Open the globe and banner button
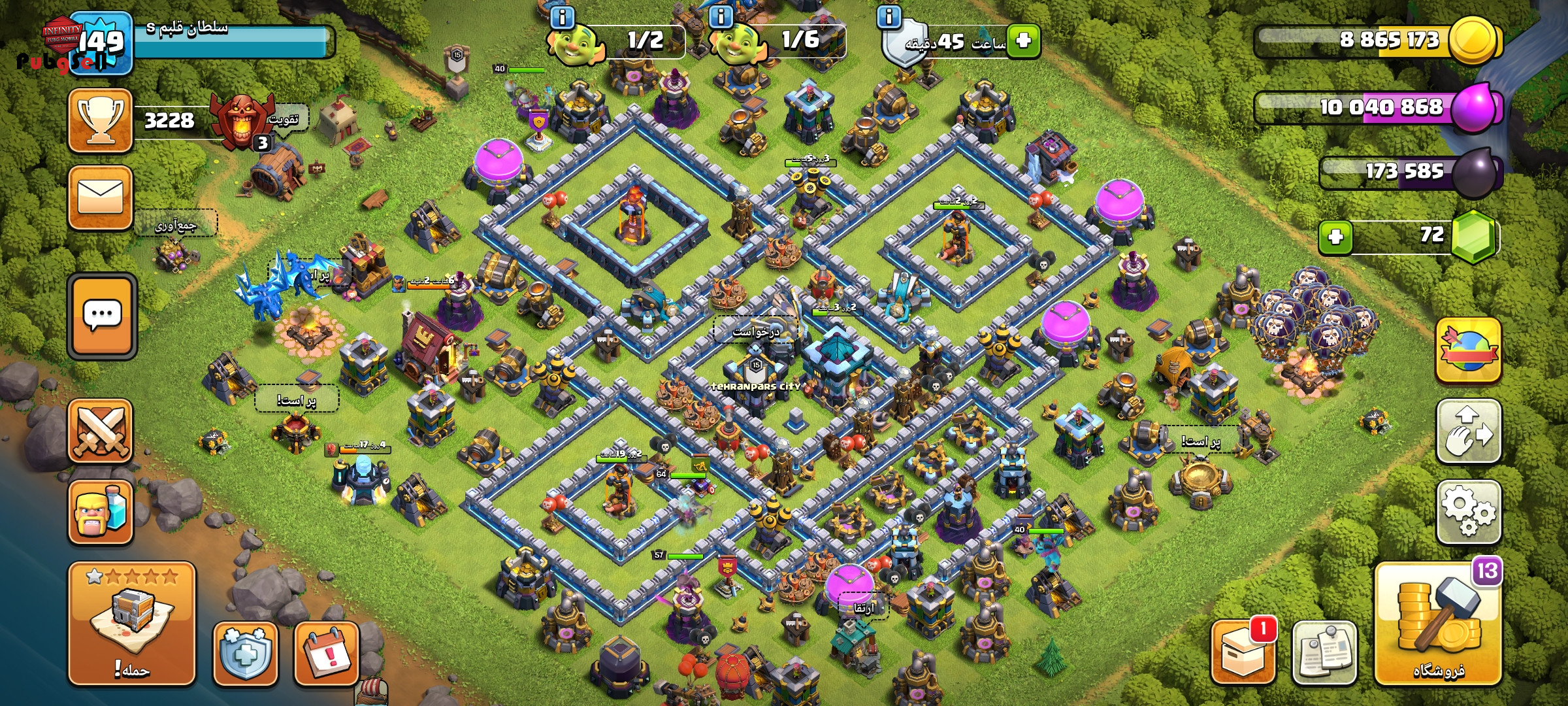This screenshot has height=706, width=1568. 1468,350
